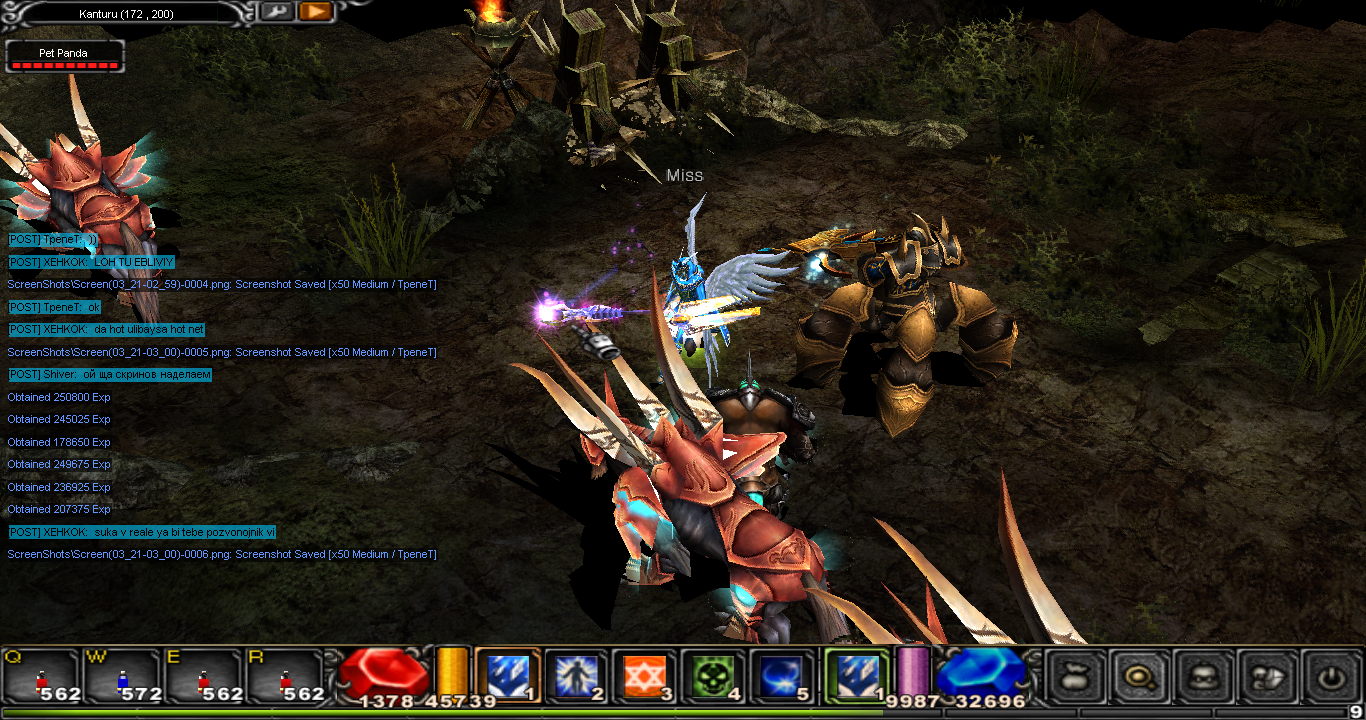Viewport: 1366px width, 720px height.
Task: Use the red potion in slot Q
Action: (42, 677)
